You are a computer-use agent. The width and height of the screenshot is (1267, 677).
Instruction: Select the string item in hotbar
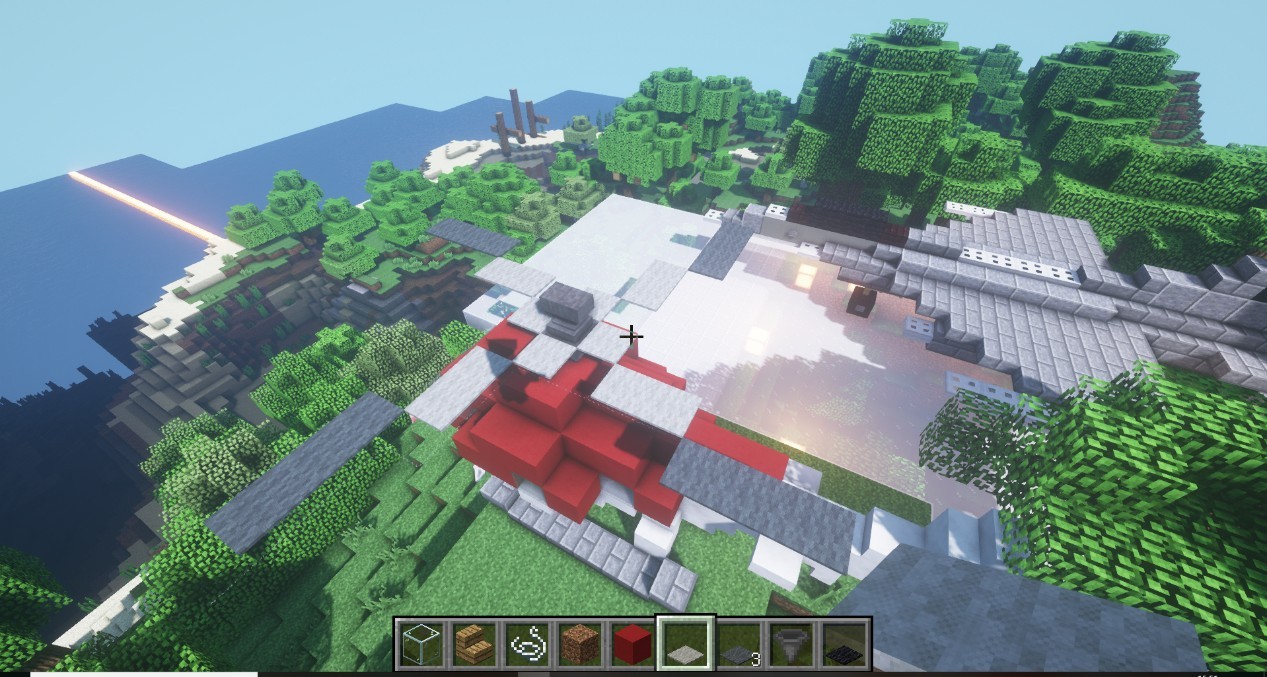pos(526,644)
